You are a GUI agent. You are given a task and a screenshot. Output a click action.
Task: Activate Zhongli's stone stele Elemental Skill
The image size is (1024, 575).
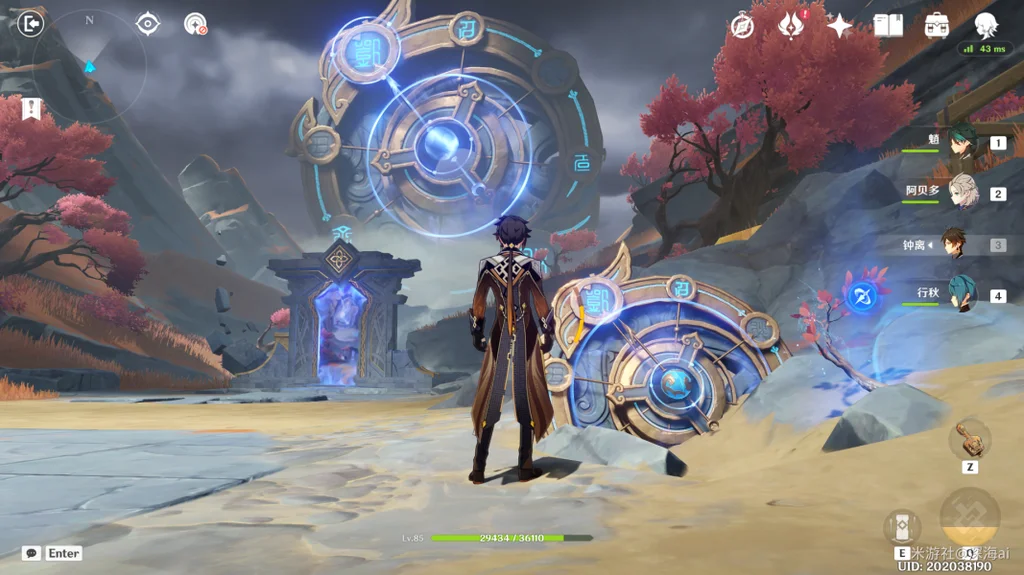(x=902, y=526)
